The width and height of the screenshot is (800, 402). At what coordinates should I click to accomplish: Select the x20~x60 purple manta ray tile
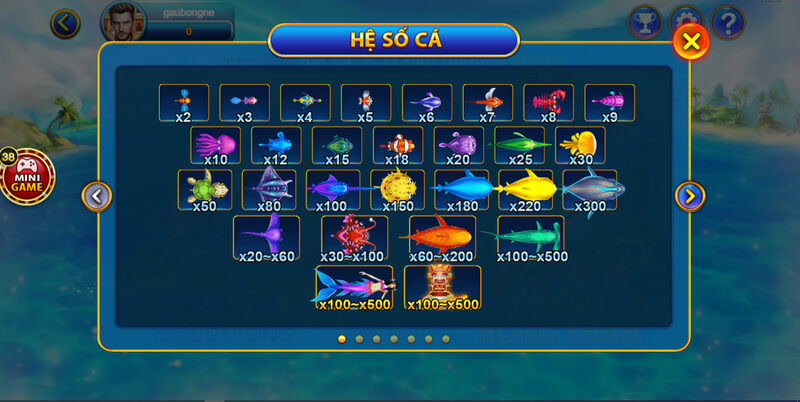click(x=267, y=238)
